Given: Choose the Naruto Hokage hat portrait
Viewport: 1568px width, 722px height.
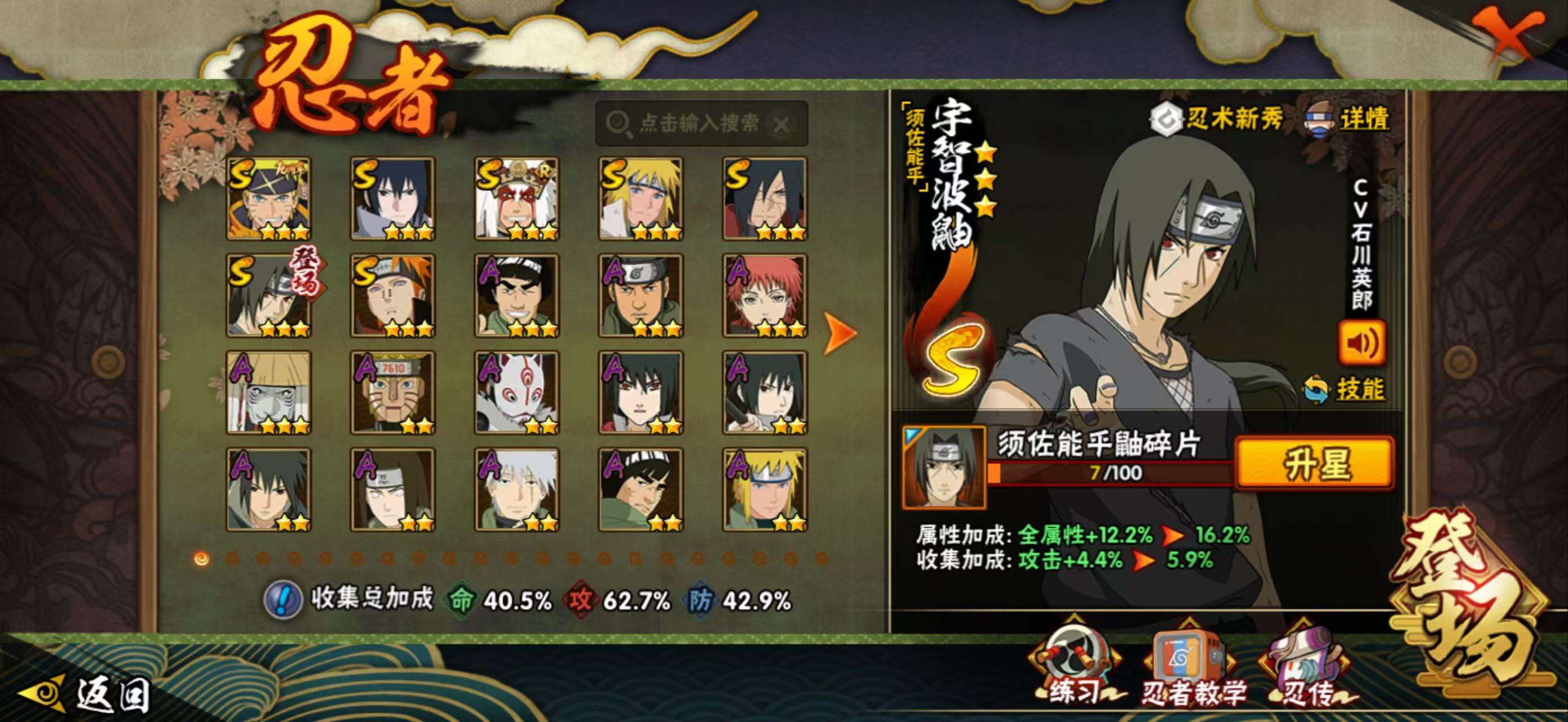Looking at the screenshot, I should tap(268, 199).
